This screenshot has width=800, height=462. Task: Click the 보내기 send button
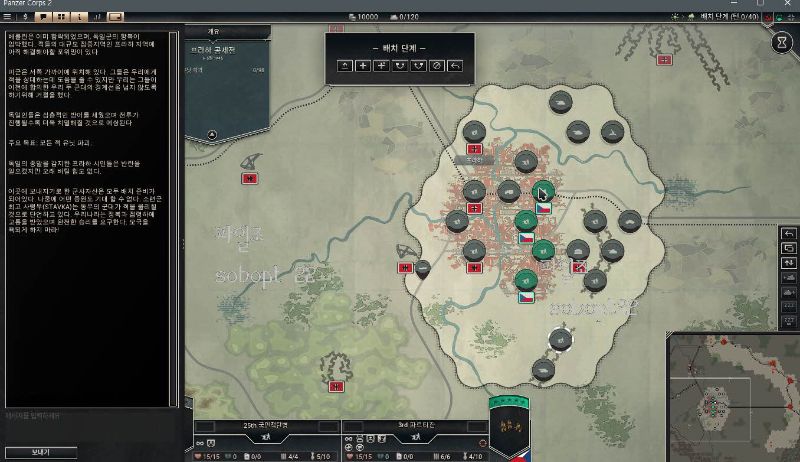click(40, 452)
